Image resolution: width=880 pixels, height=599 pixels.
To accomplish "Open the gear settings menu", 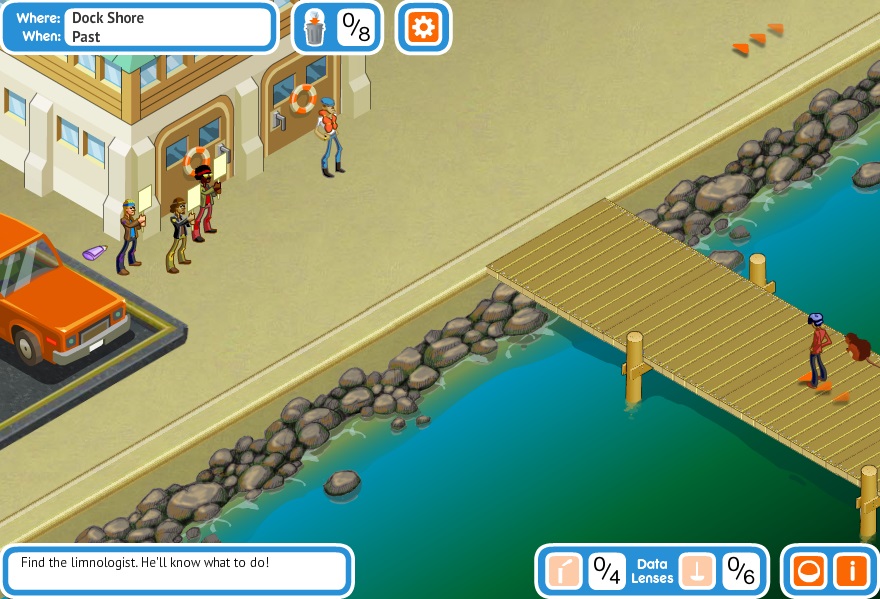I will pyautogui.click(x=423, y=27).
